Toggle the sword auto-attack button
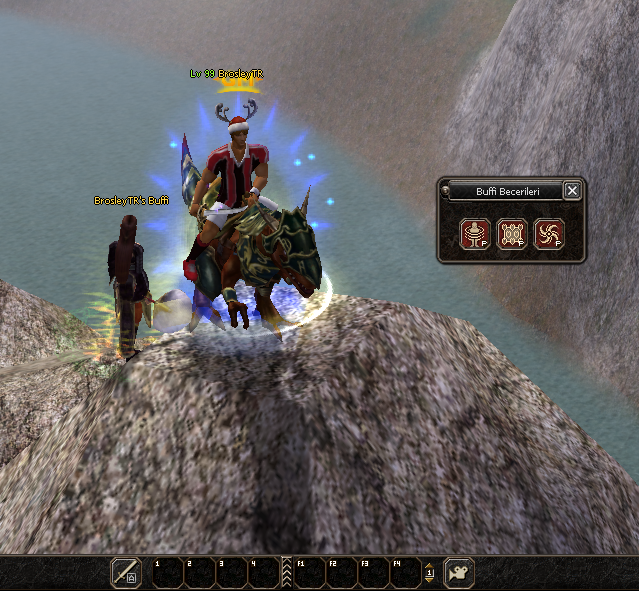This screenshot has width=639, height=591. coord(126,573)
